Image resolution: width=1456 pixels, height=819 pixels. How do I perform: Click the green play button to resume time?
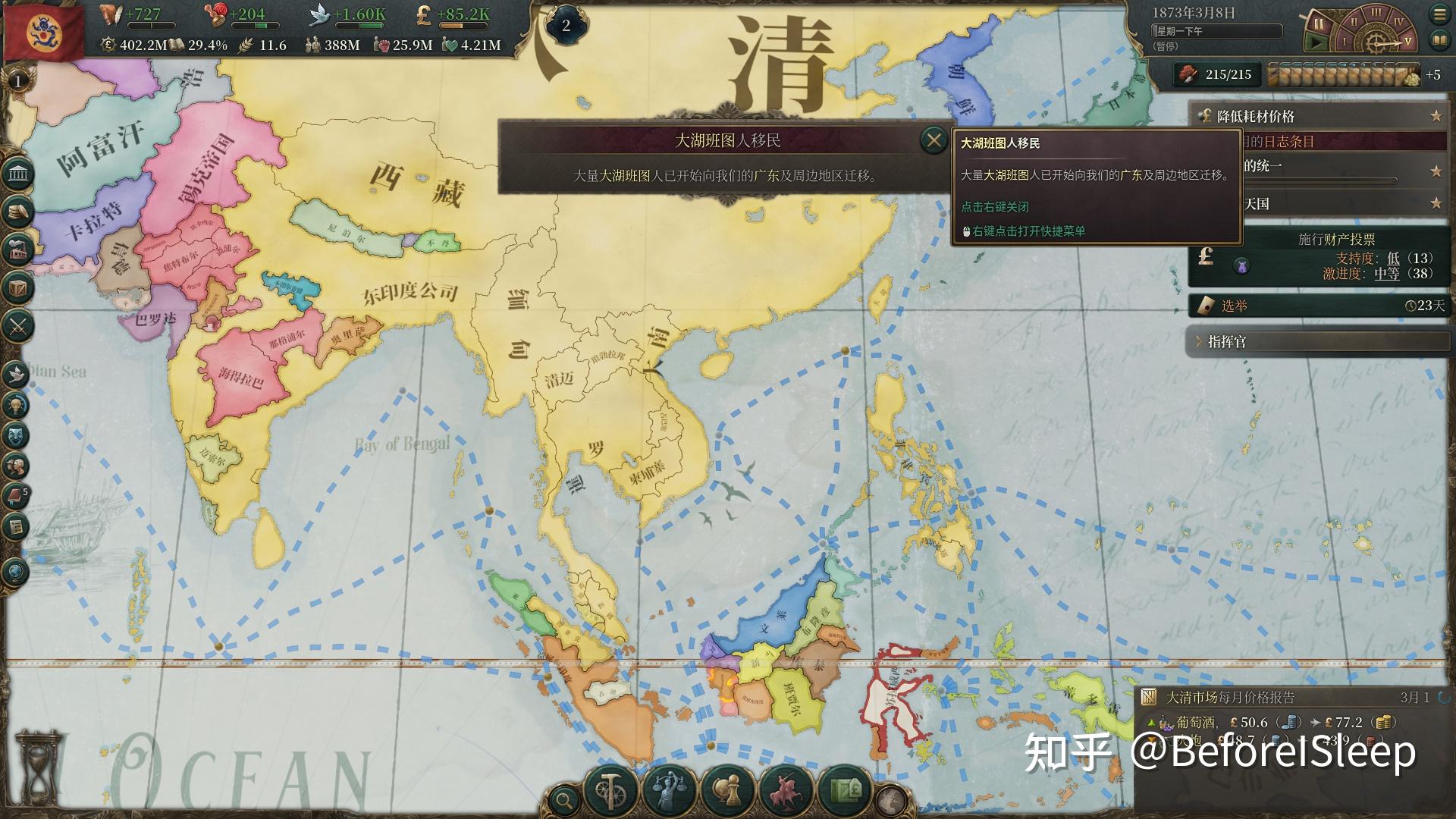1319,43
